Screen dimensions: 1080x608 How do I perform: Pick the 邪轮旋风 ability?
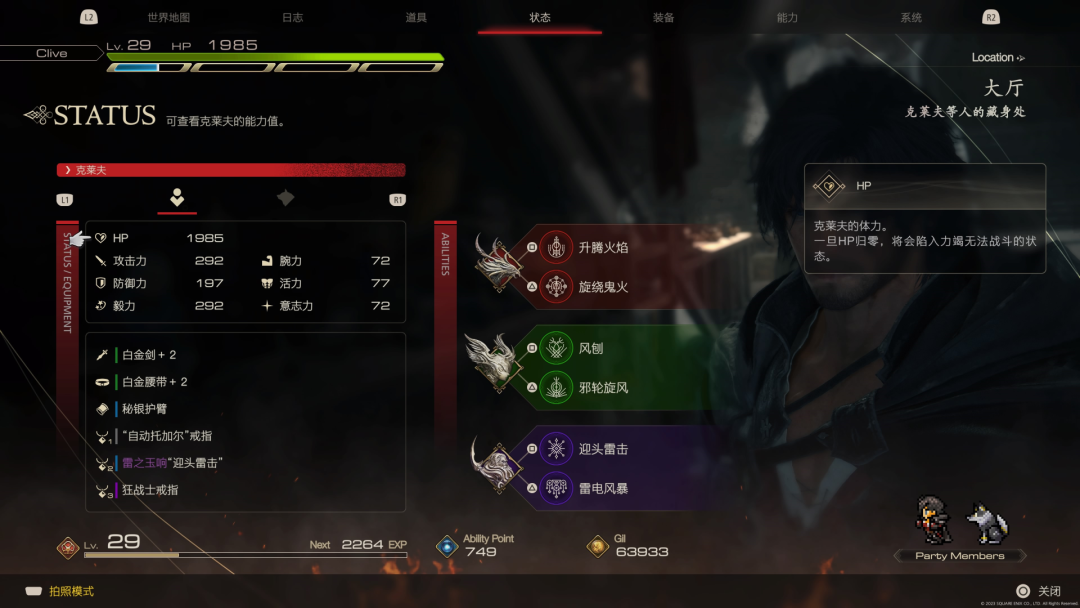603,388
